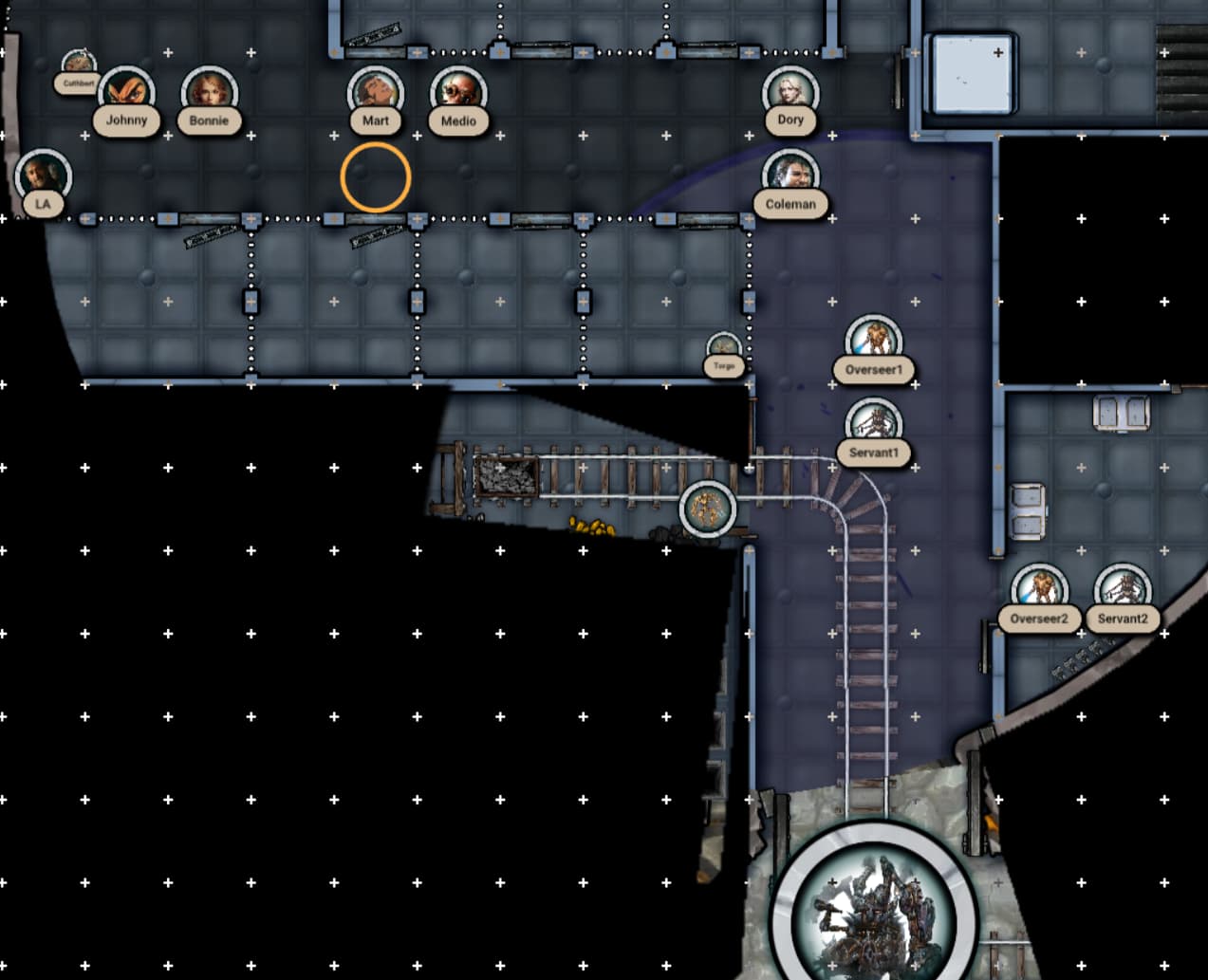Pick the small Cuthbert token
The image size is (1208, 980).
pos(79,66)
